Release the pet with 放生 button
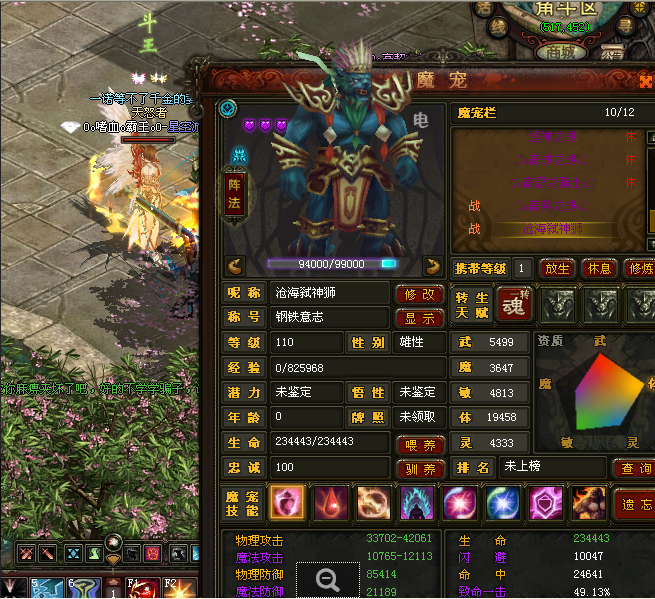This screenshot has height=599, width=655. [x=556, y=268]
